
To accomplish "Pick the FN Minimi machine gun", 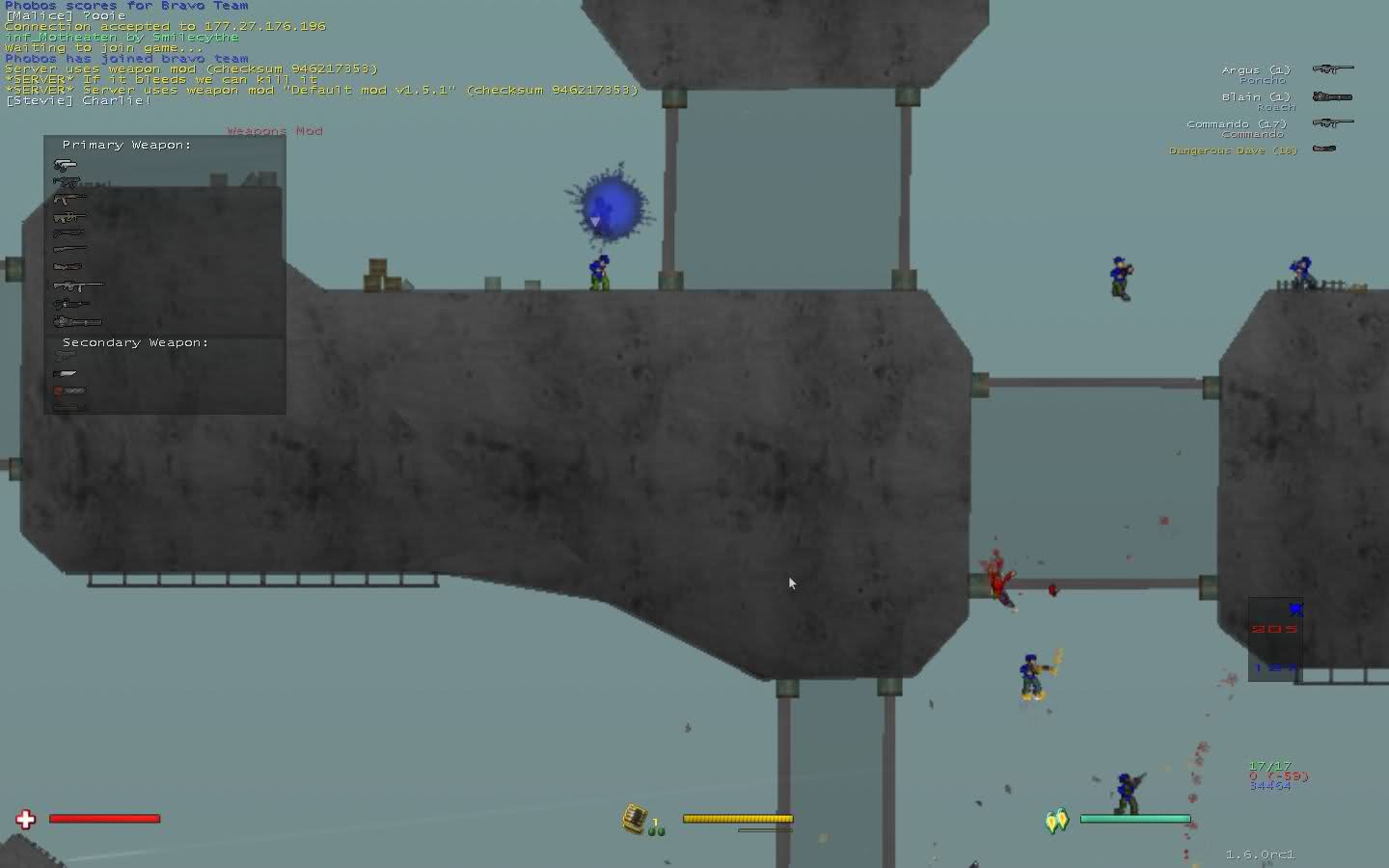I will click(x=71, y=304).
